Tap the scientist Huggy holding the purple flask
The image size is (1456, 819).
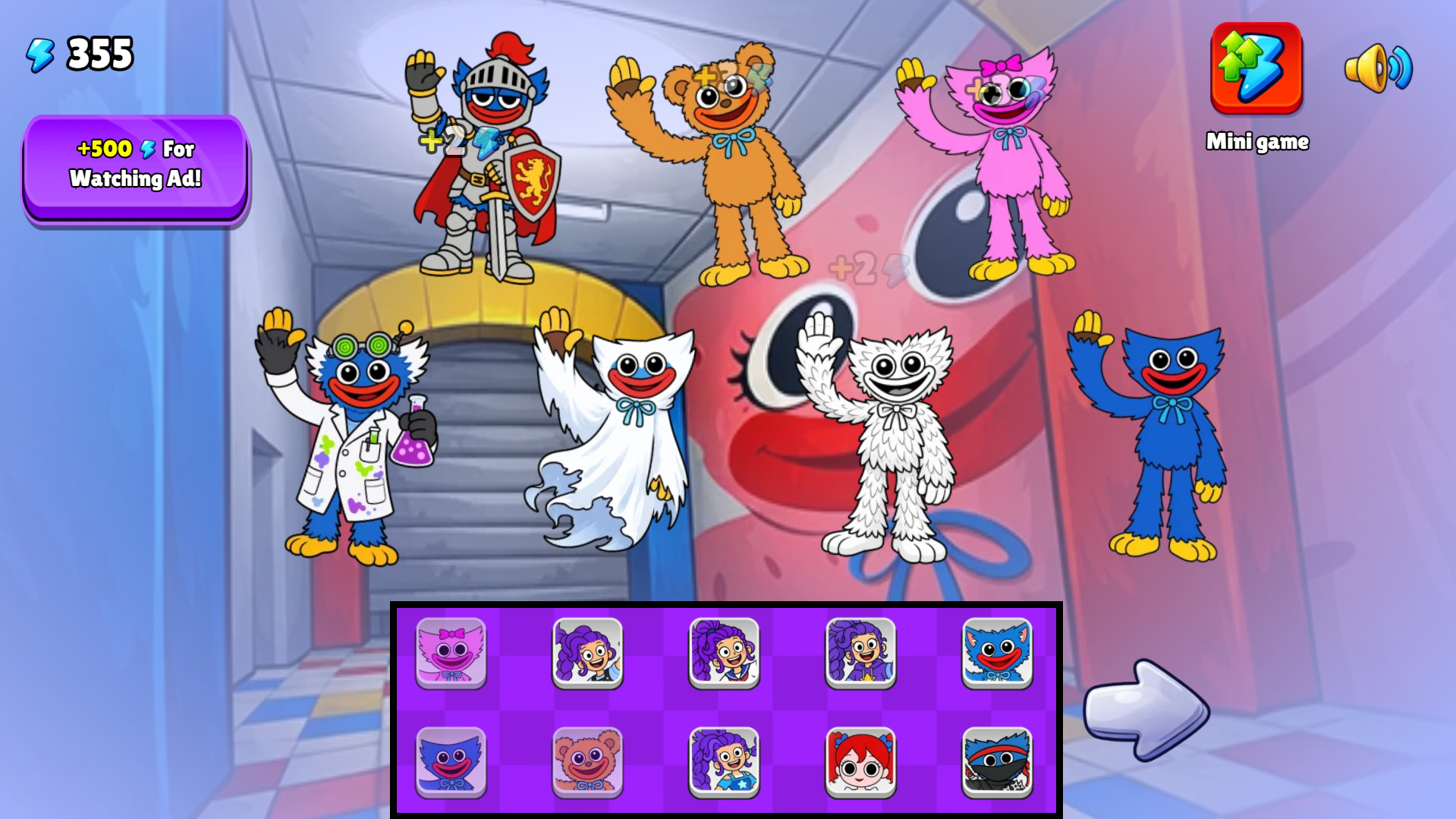349,440
